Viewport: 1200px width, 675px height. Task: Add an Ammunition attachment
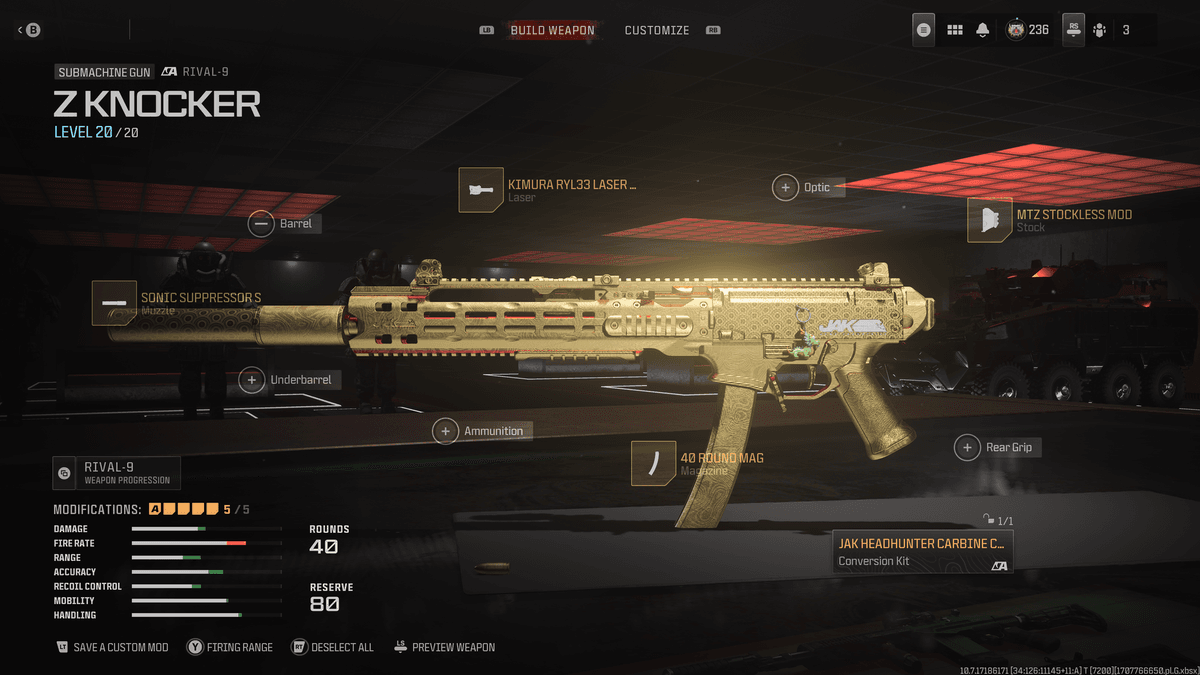pyautogui.click(x=482, y=431)
